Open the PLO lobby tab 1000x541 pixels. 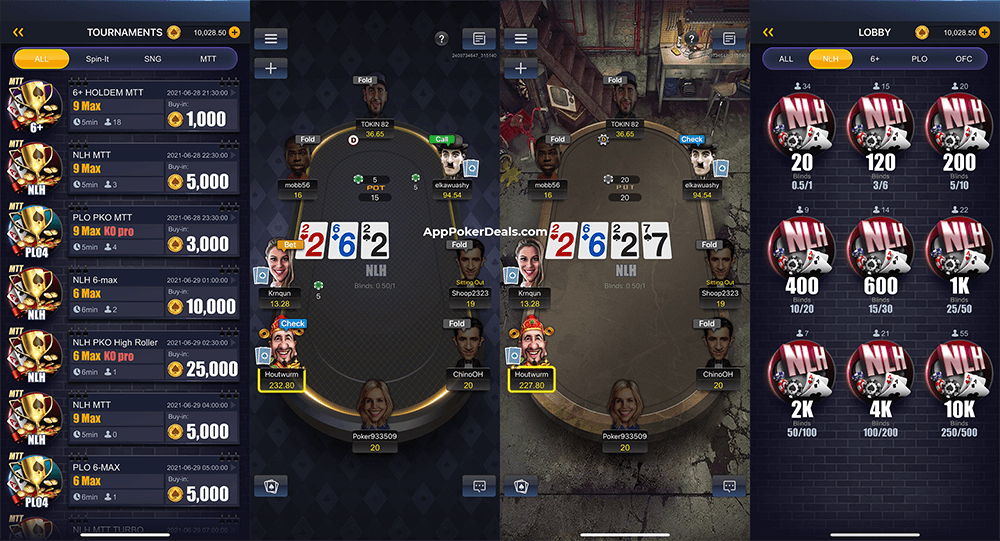[x=919, y=59]
